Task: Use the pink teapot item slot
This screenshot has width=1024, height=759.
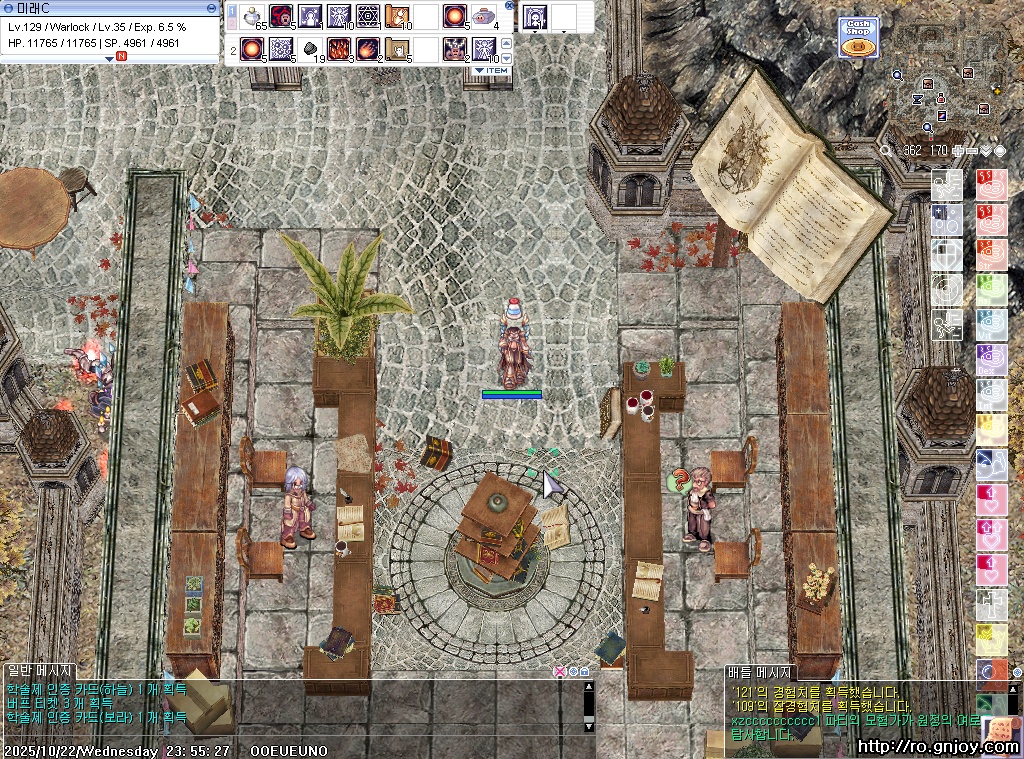Action: pos(484,16)
